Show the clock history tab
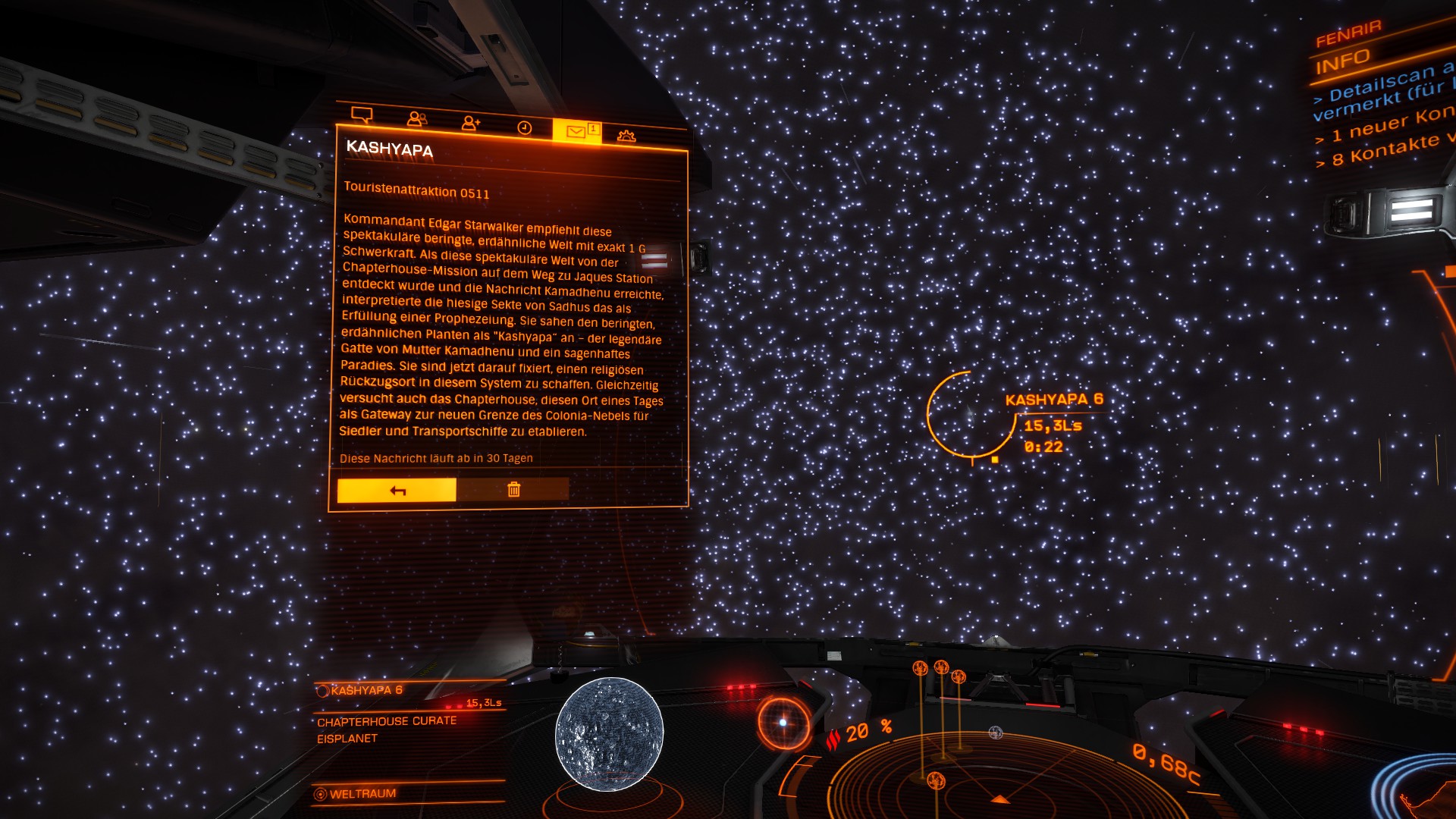The width and height of the screenshot is (1456, 819). coord(524,127)
